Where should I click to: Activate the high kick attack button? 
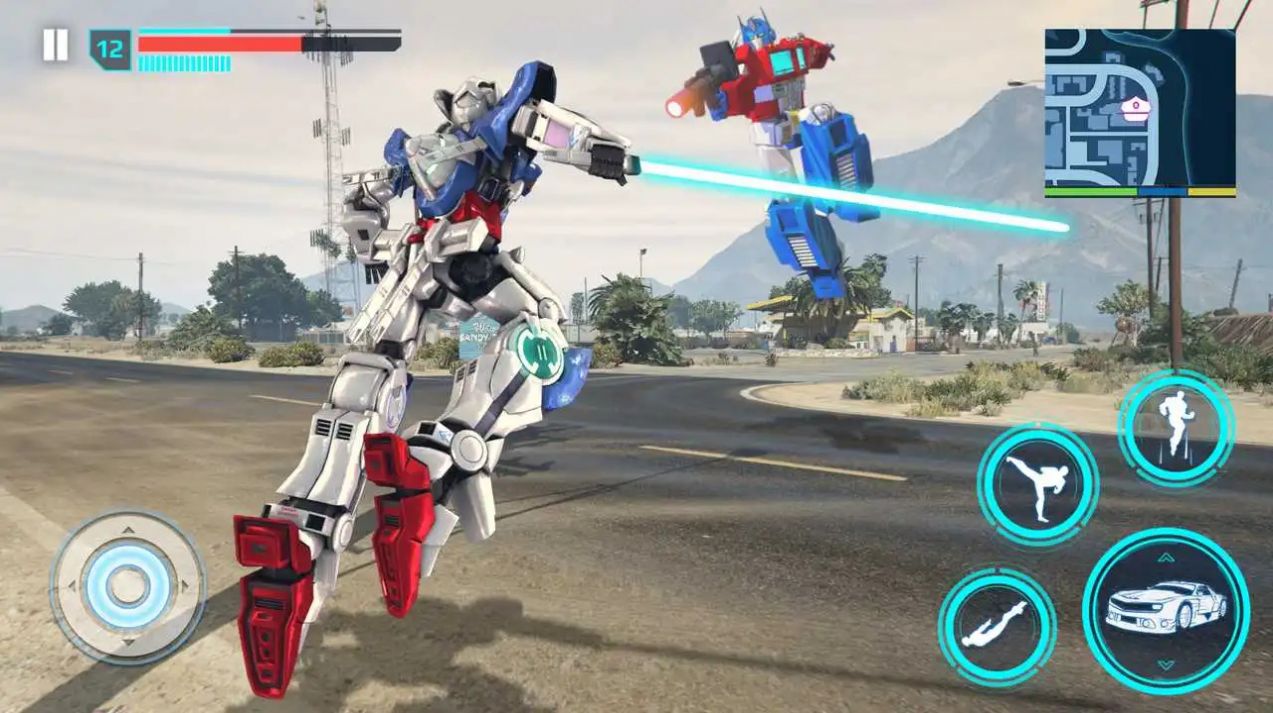tap(1037, 485)
